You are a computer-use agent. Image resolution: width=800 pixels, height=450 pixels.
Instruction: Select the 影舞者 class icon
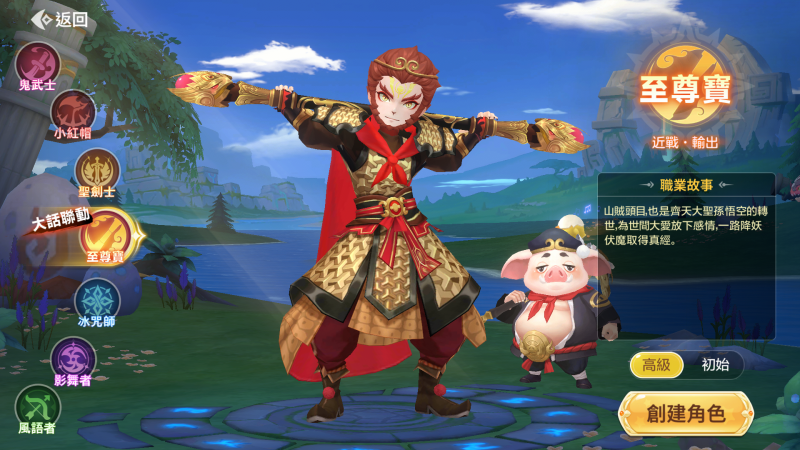(74, 358)
